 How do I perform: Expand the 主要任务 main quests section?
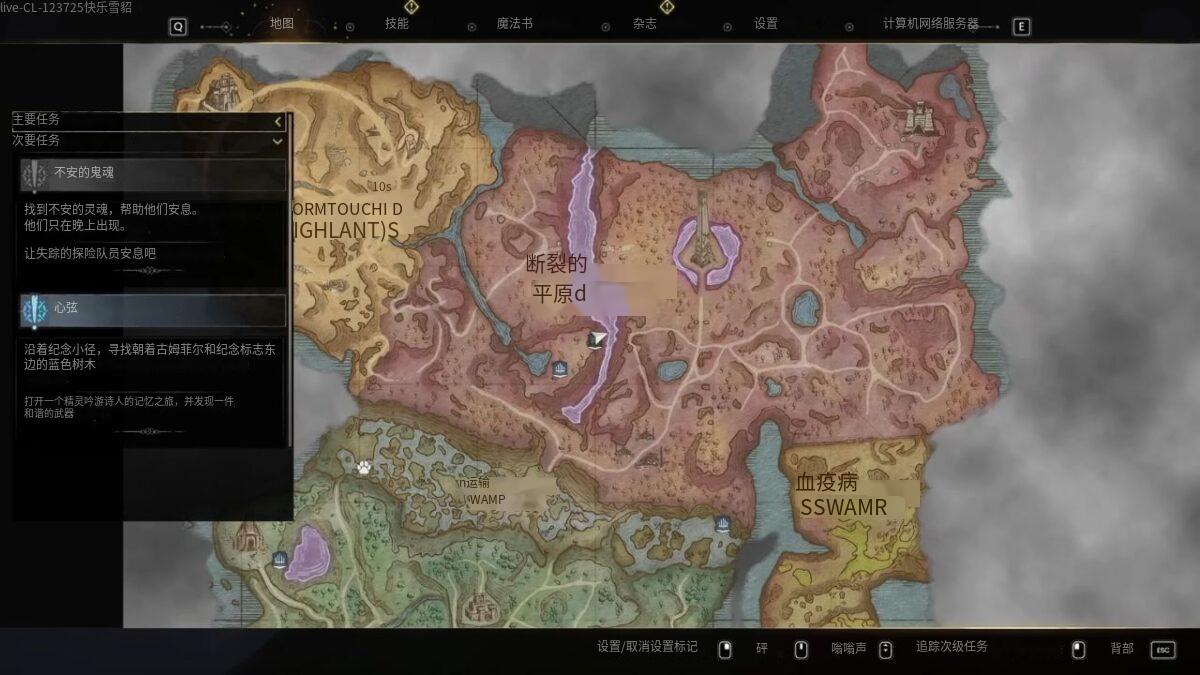pyautogui.click(x=278, y=121)
